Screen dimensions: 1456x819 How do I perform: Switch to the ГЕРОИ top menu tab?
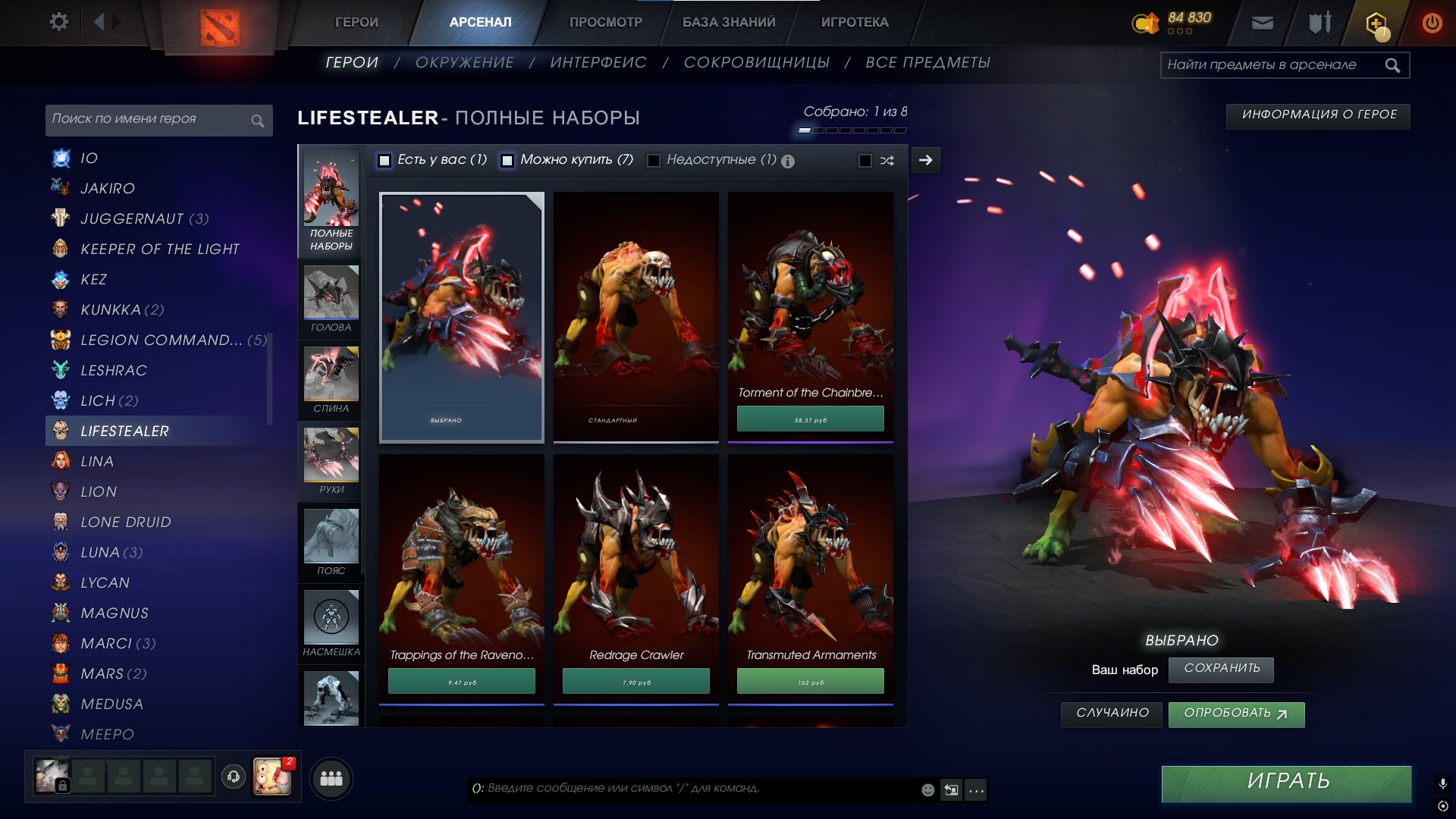pos(356,23)
